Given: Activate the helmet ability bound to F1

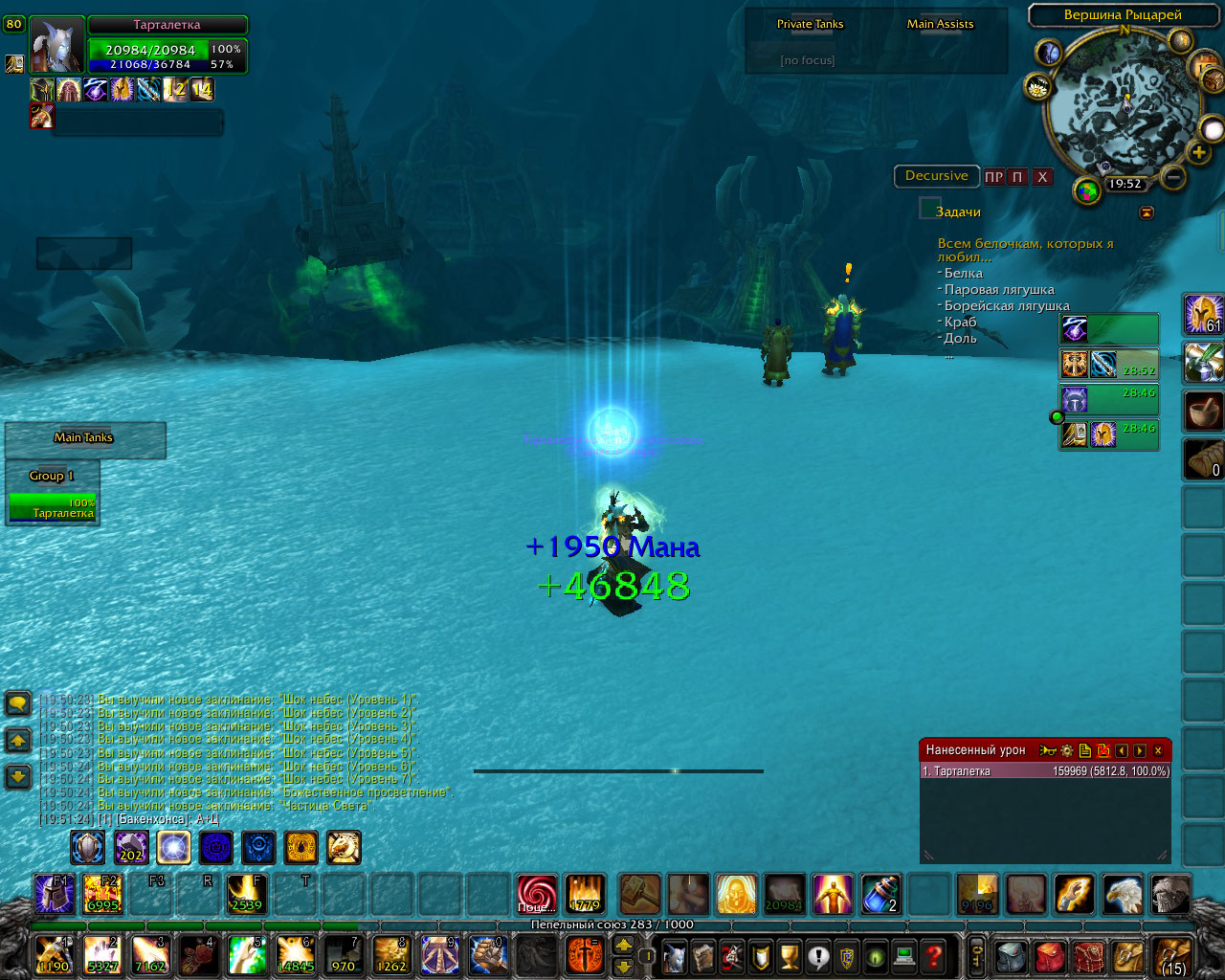Looking at the screenshot, I should [54, 894].
